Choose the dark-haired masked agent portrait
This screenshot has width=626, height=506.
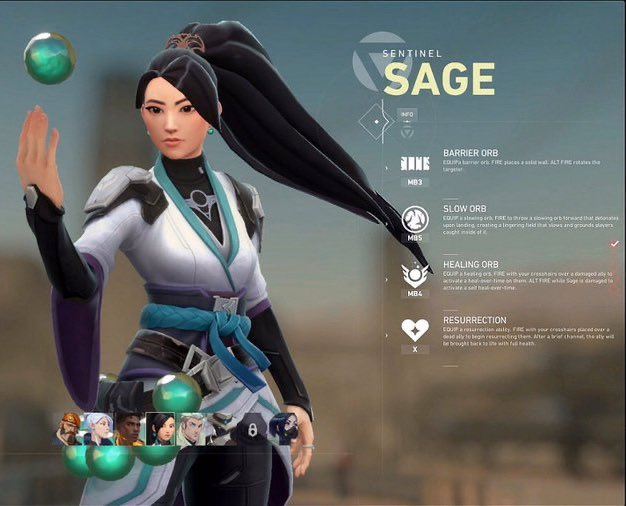[x=283, y=429]
